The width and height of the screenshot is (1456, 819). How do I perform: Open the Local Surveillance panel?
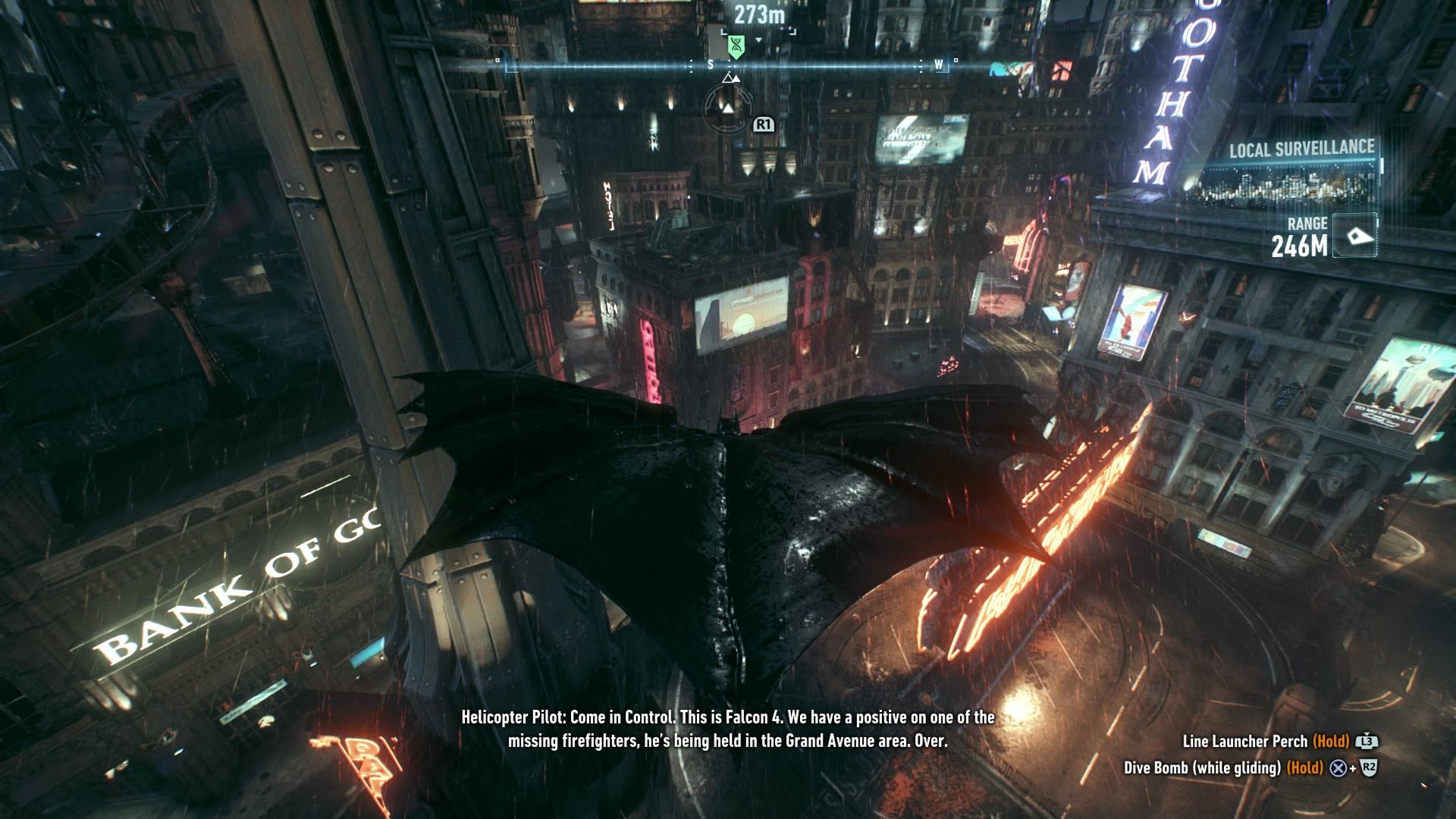pyautogui.click(x=1301, y=149)
